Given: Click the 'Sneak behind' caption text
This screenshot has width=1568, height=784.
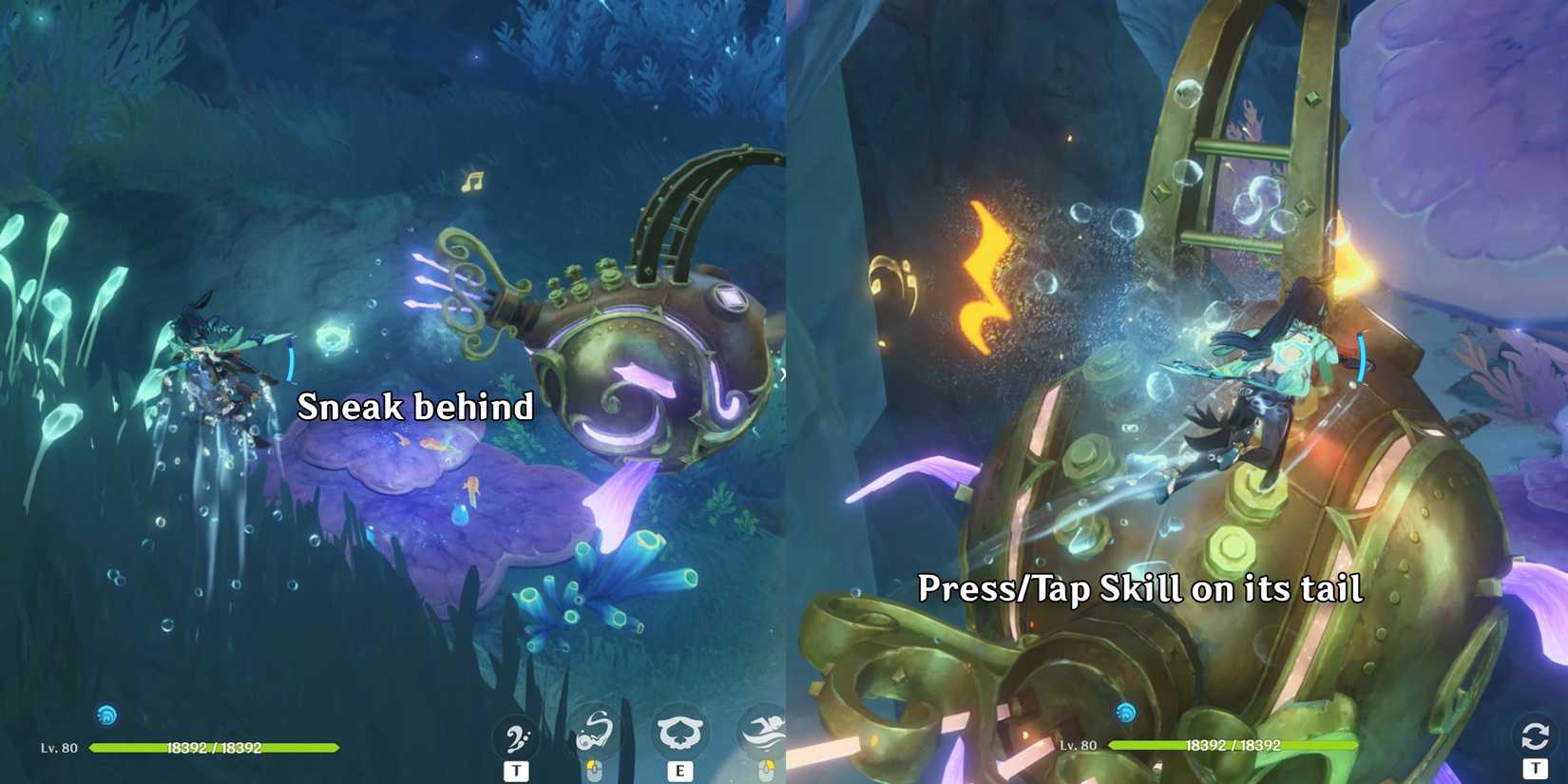Looking at the screenshot, I should tap(415, 407).
